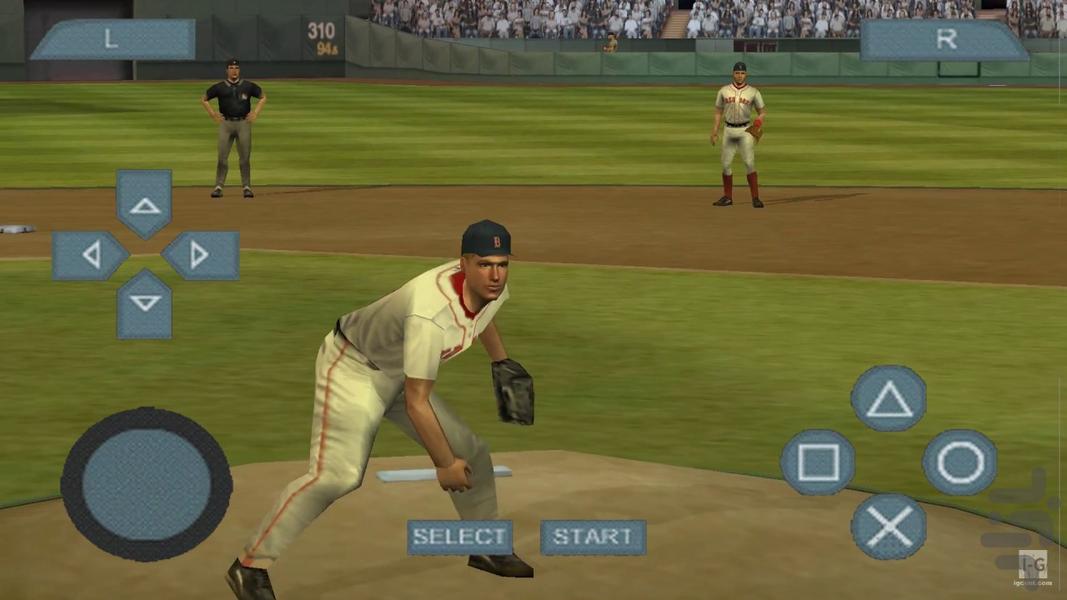Click the D-pad left arrow
1067x600 pixels.
90,256
